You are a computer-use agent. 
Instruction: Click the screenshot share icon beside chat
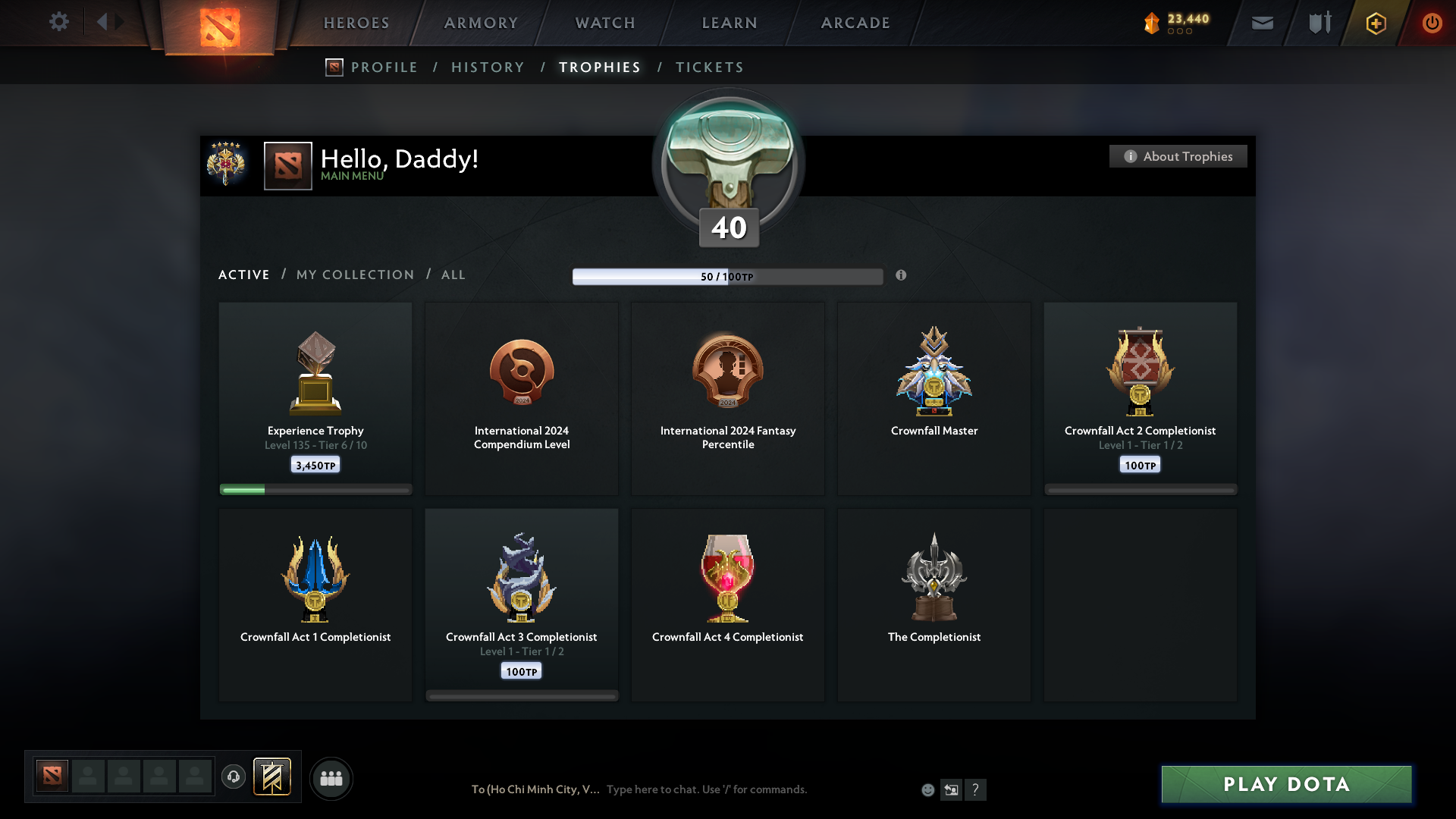pos(952,789)
